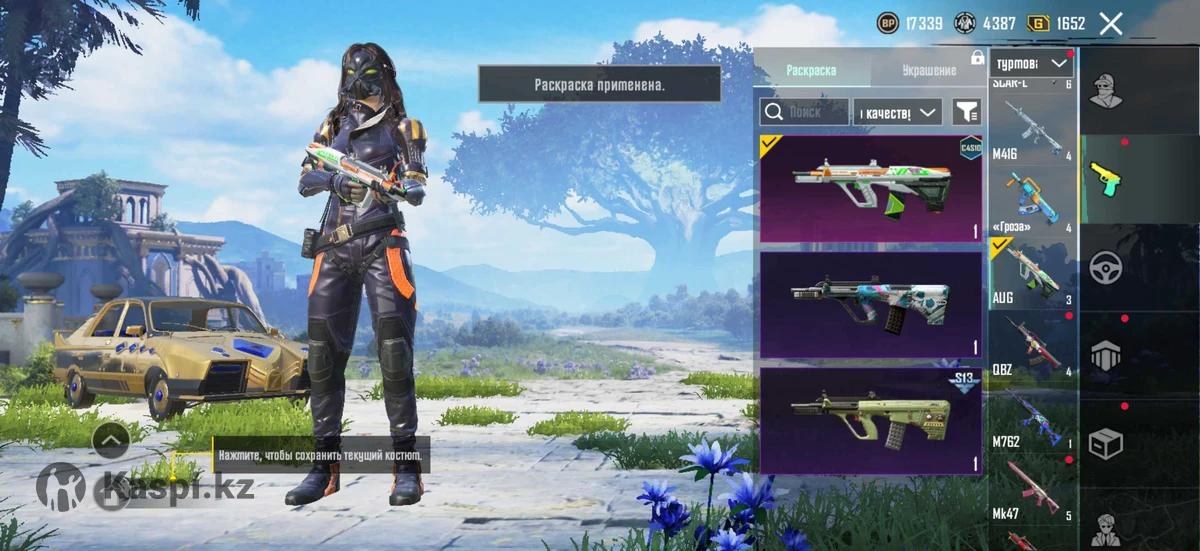Choose M762 from the weapon list
The width and height of the screenshot is (1200, 551).
1033,419
